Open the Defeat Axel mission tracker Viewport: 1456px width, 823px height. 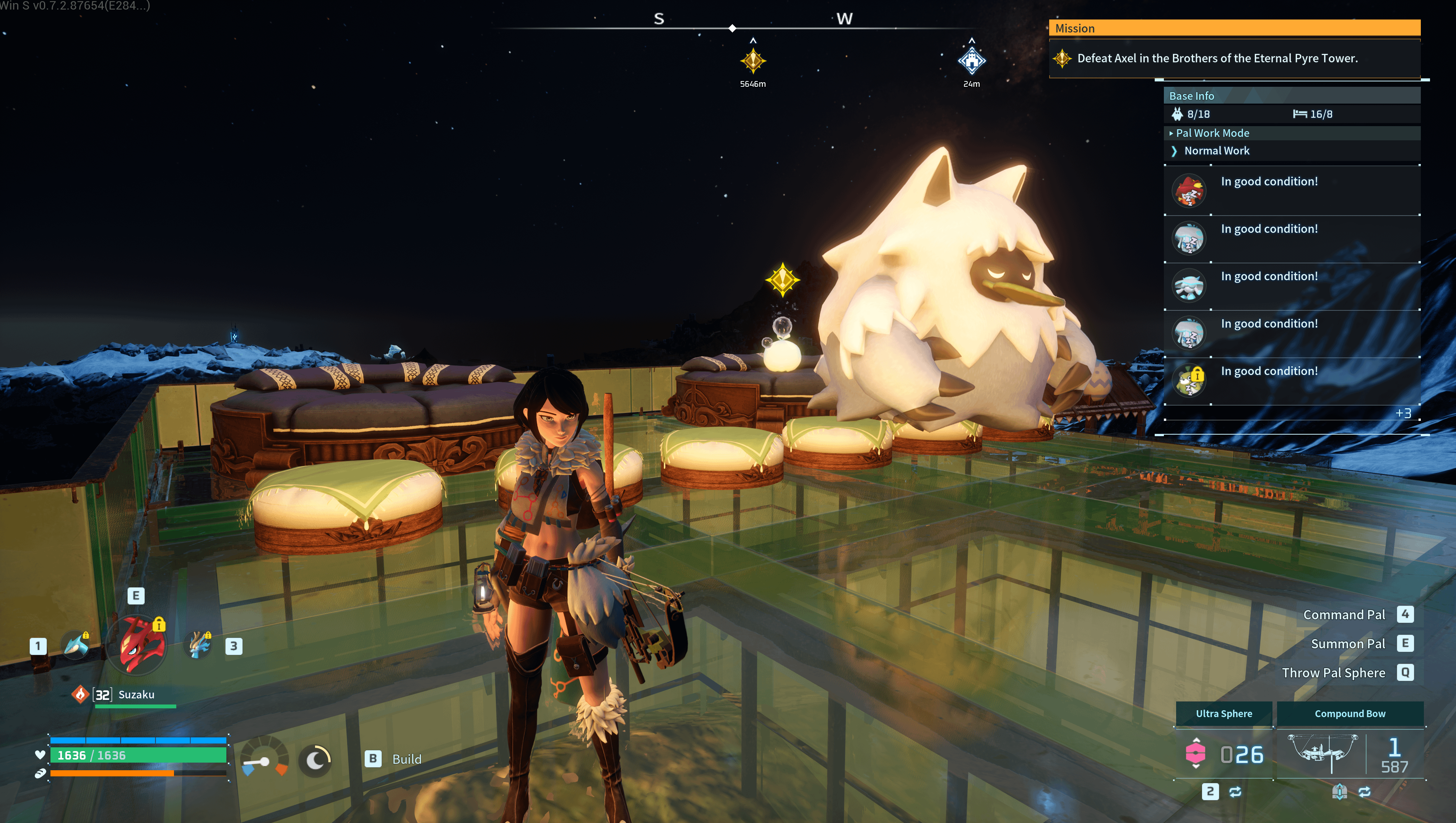(1217, 58)
